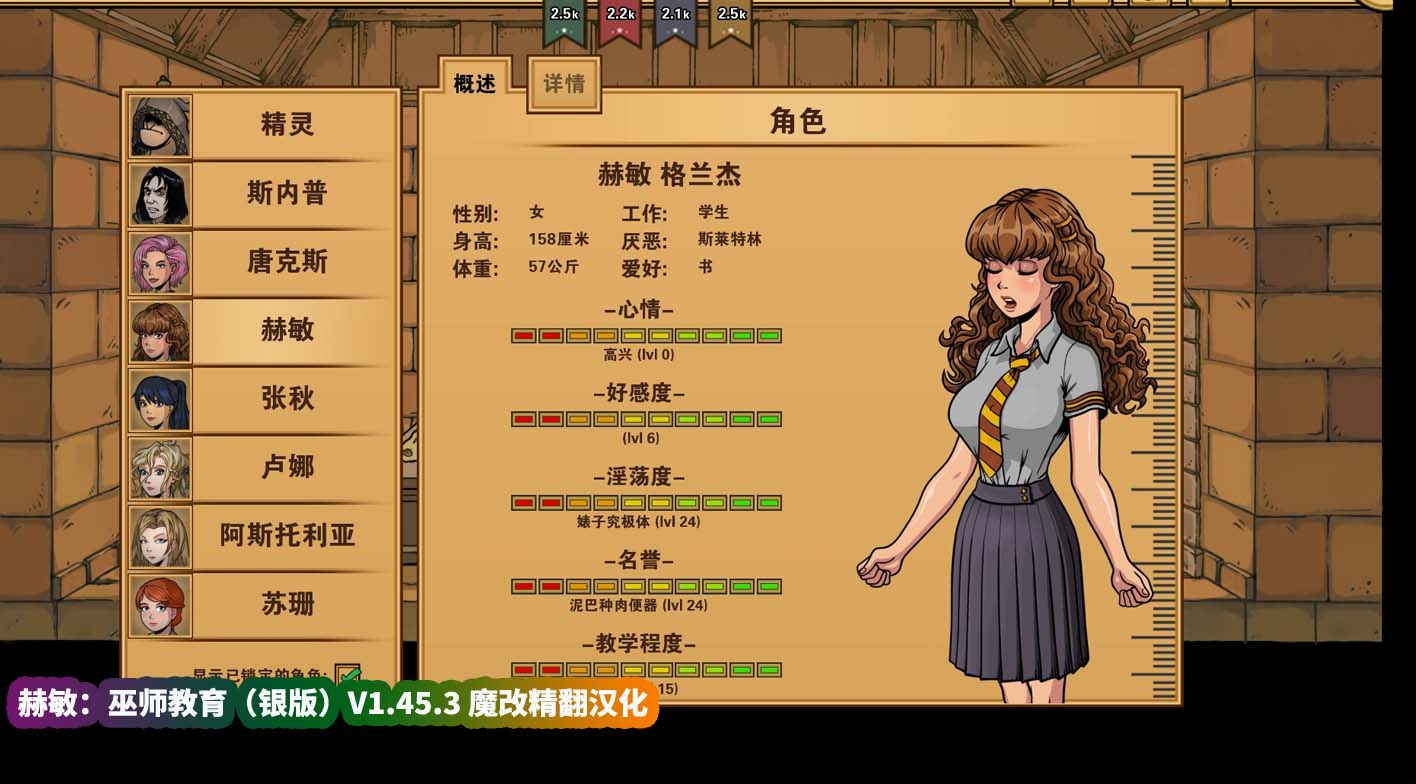
Task: Select 赫敏 entry in the character list
Action: (285, 330)
